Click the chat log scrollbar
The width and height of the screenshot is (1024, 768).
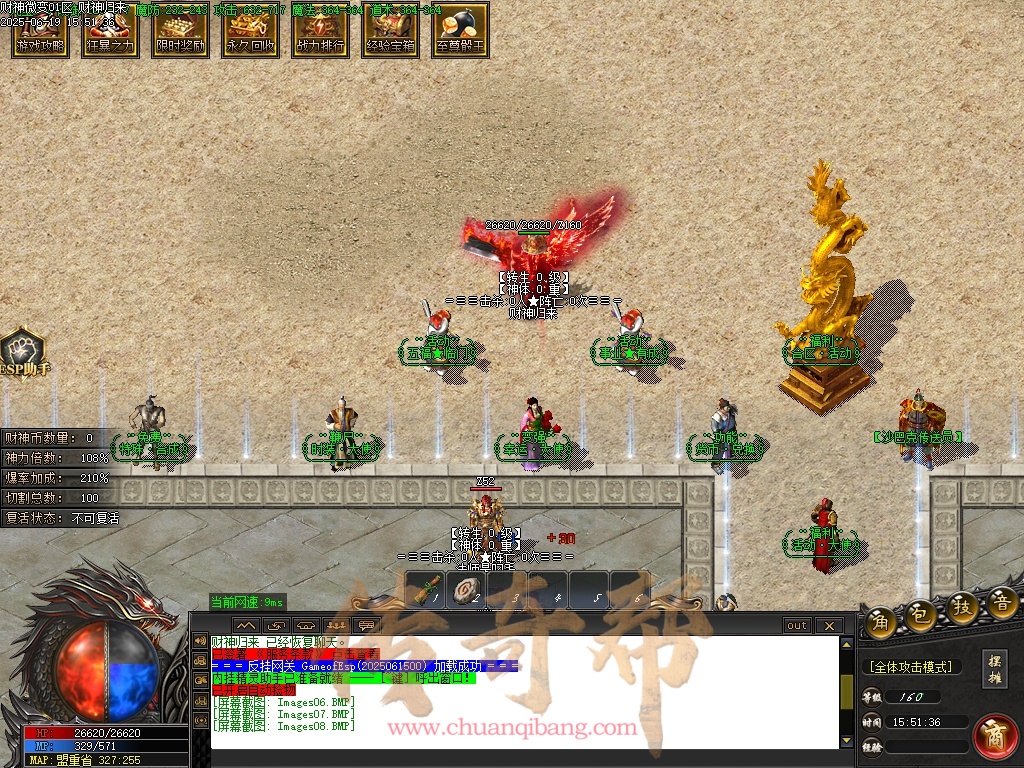847,690
